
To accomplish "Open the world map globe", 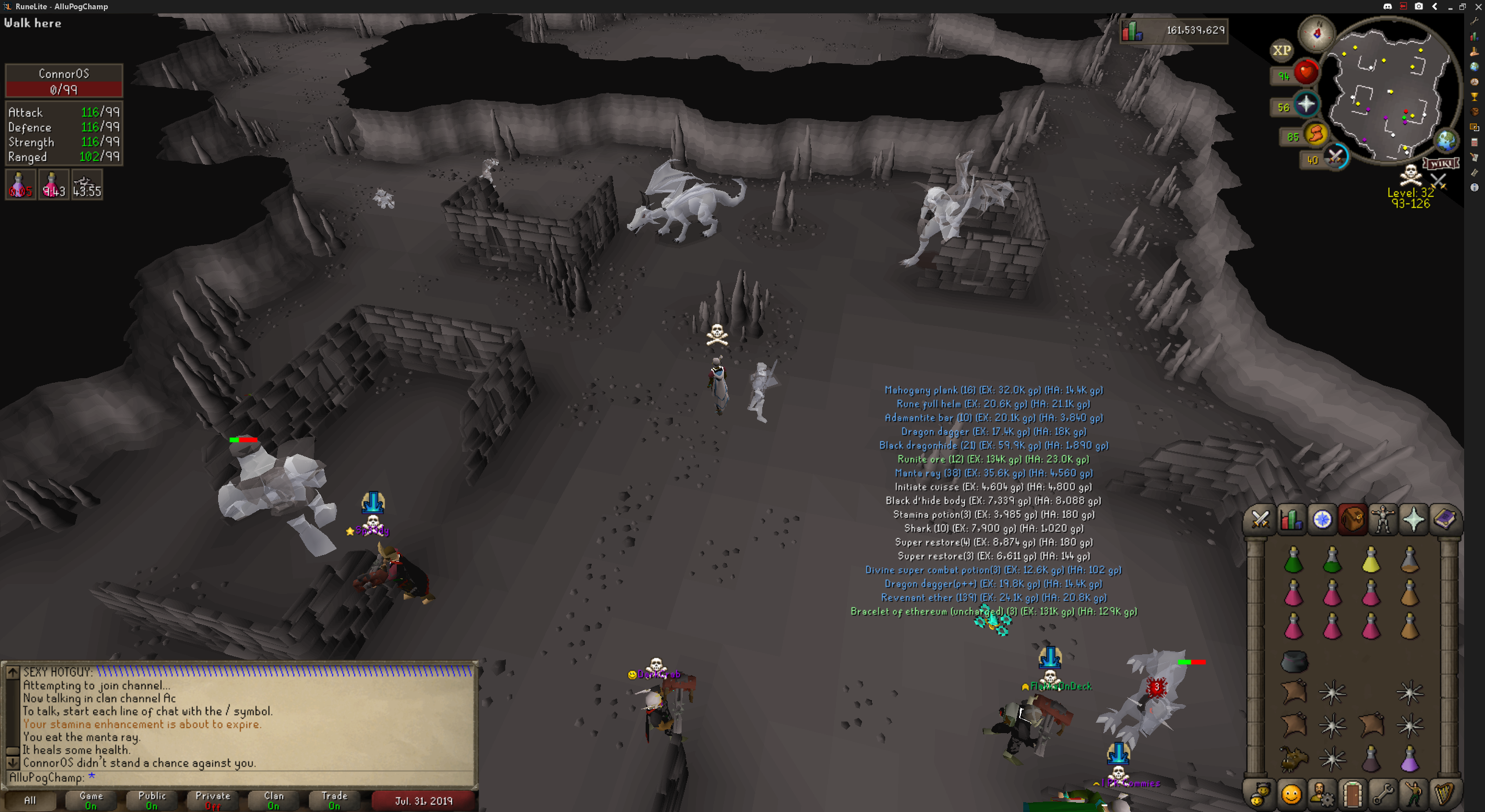I will tap(1446, 140).
